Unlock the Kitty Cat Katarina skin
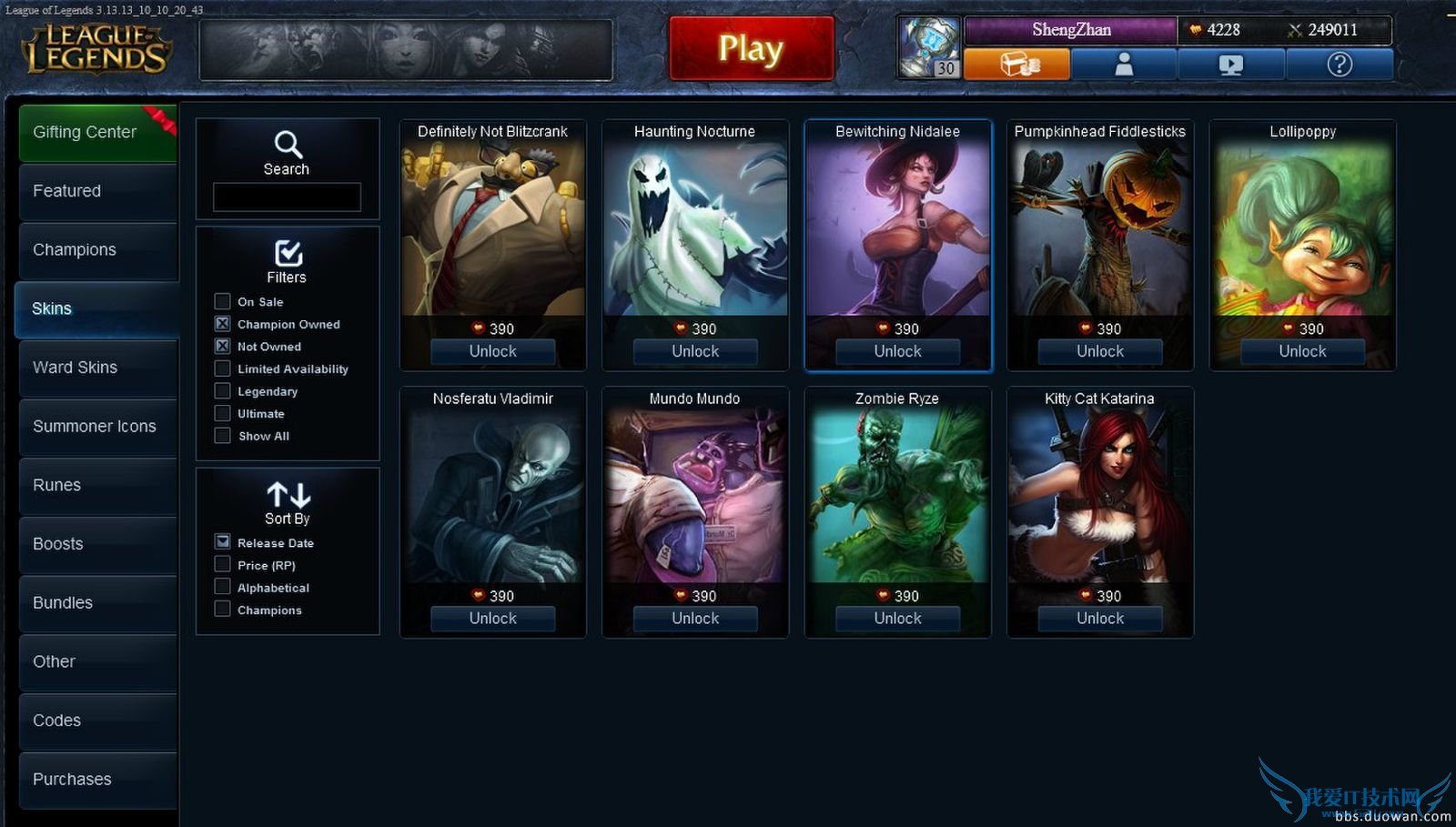1456x827 pixels. pyautogui.click(x=1100, y=619)
